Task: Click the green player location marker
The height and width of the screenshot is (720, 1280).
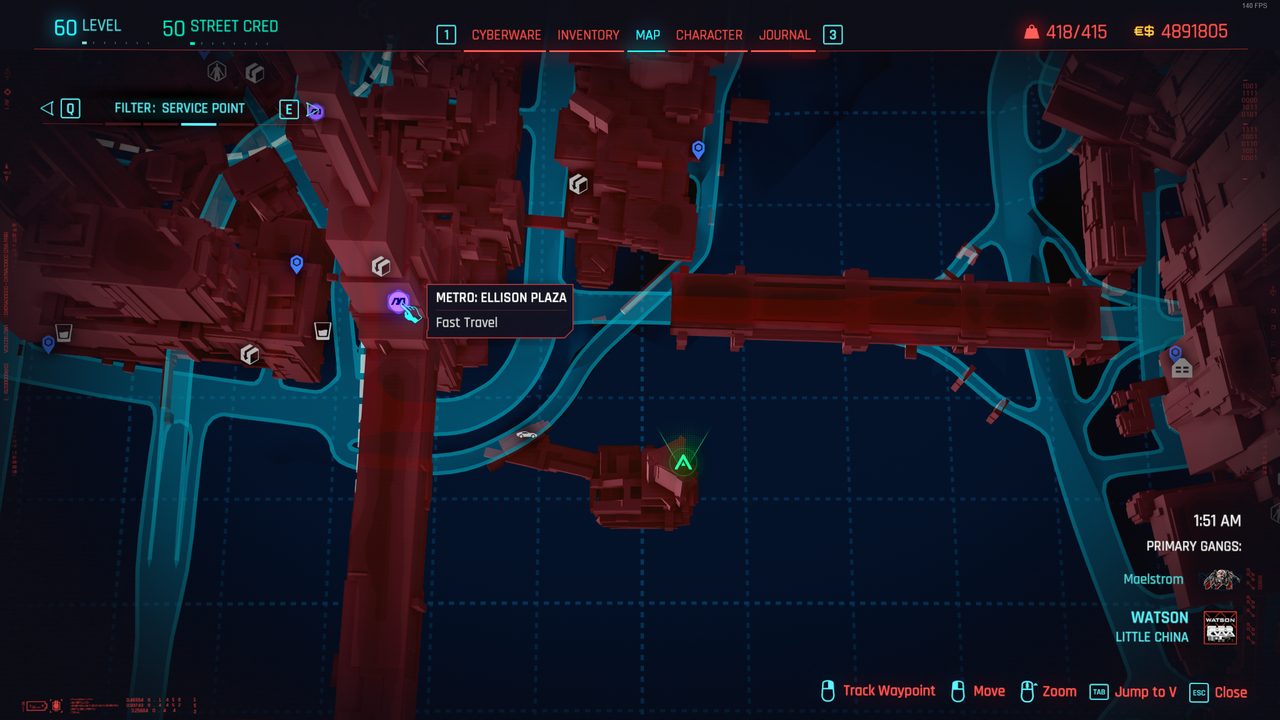Action: (683, 462)
